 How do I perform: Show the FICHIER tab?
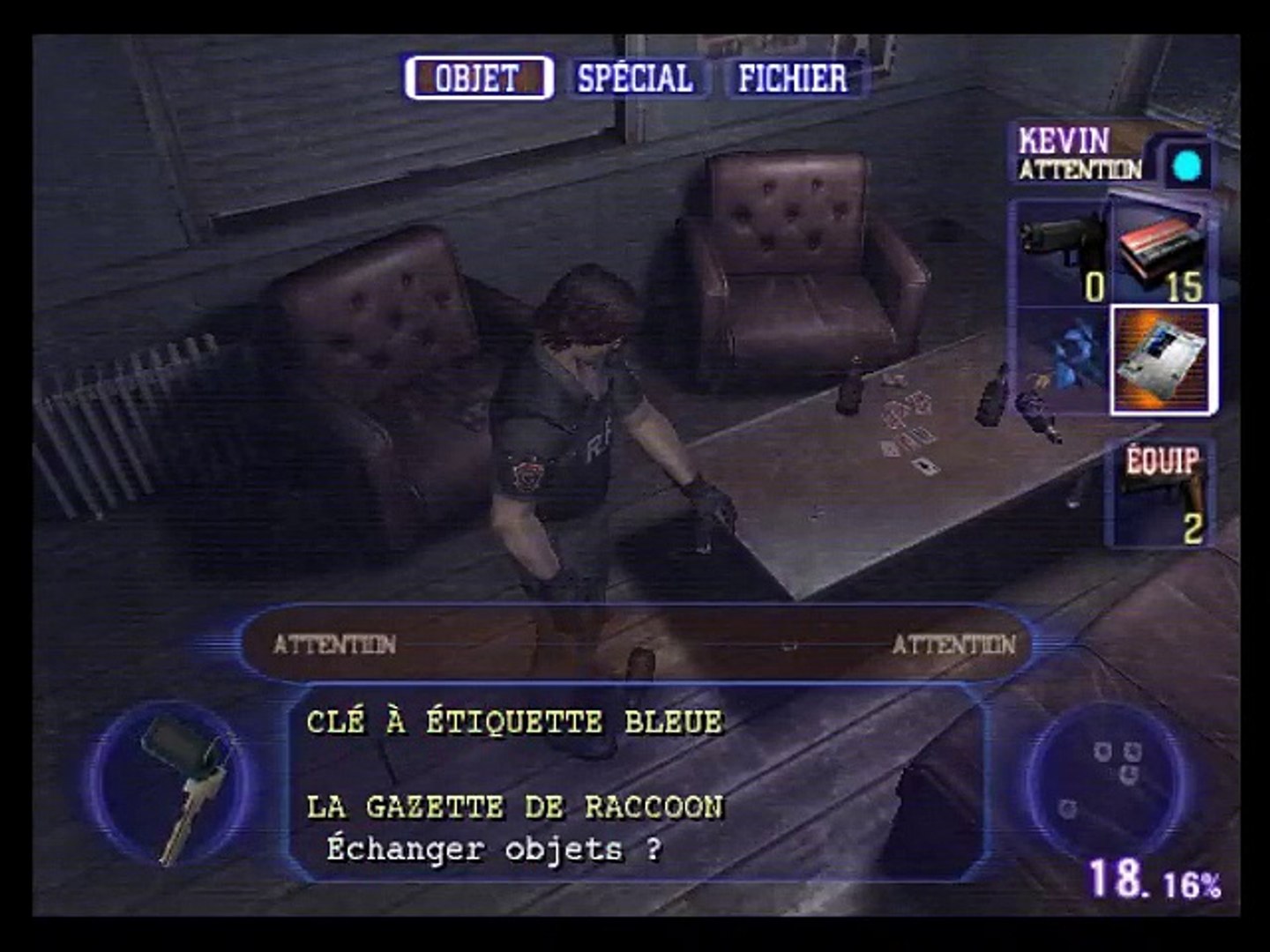pos(792,78)
